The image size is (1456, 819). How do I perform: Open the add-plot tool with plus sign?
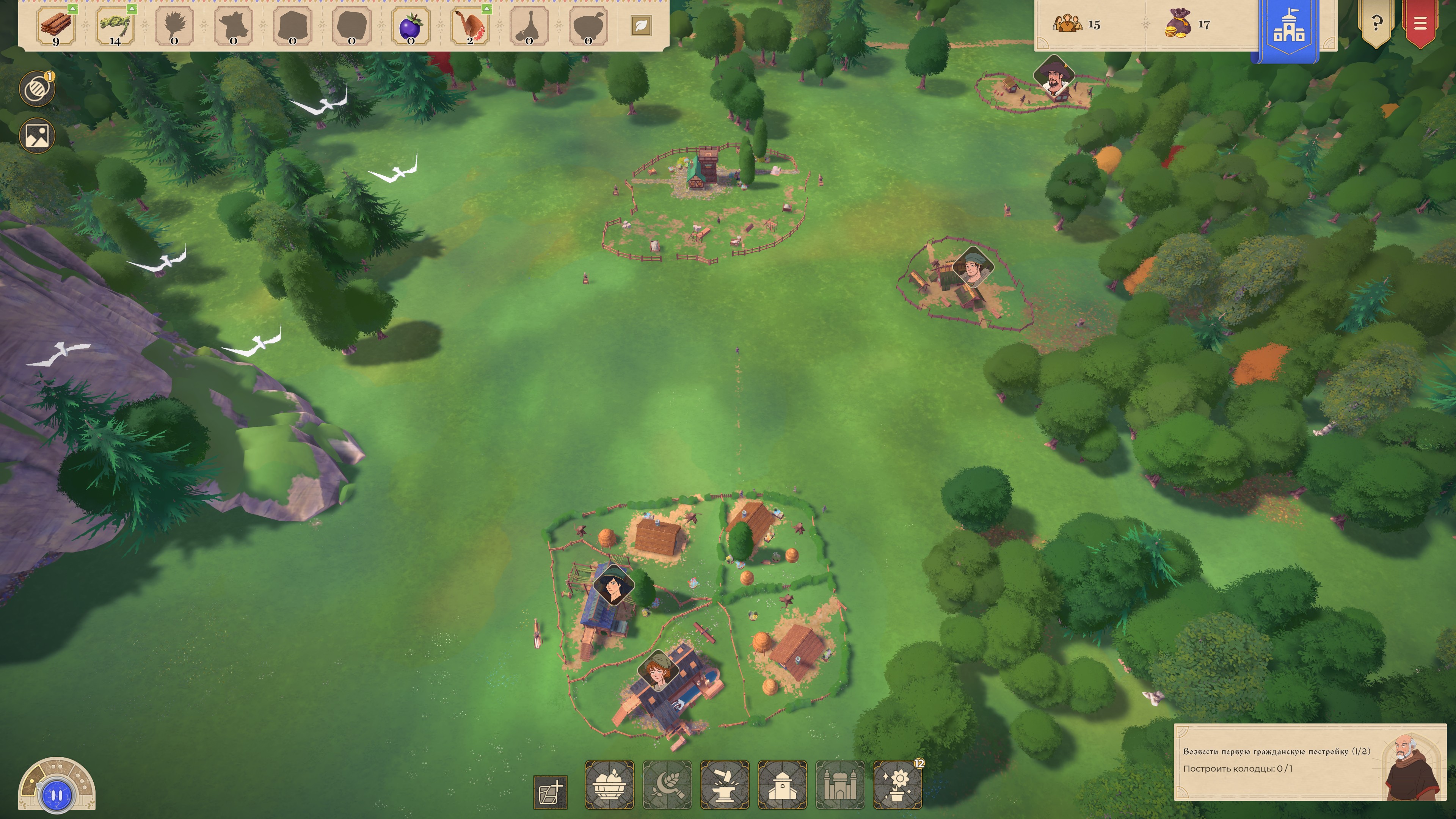(x=550, y=792)
